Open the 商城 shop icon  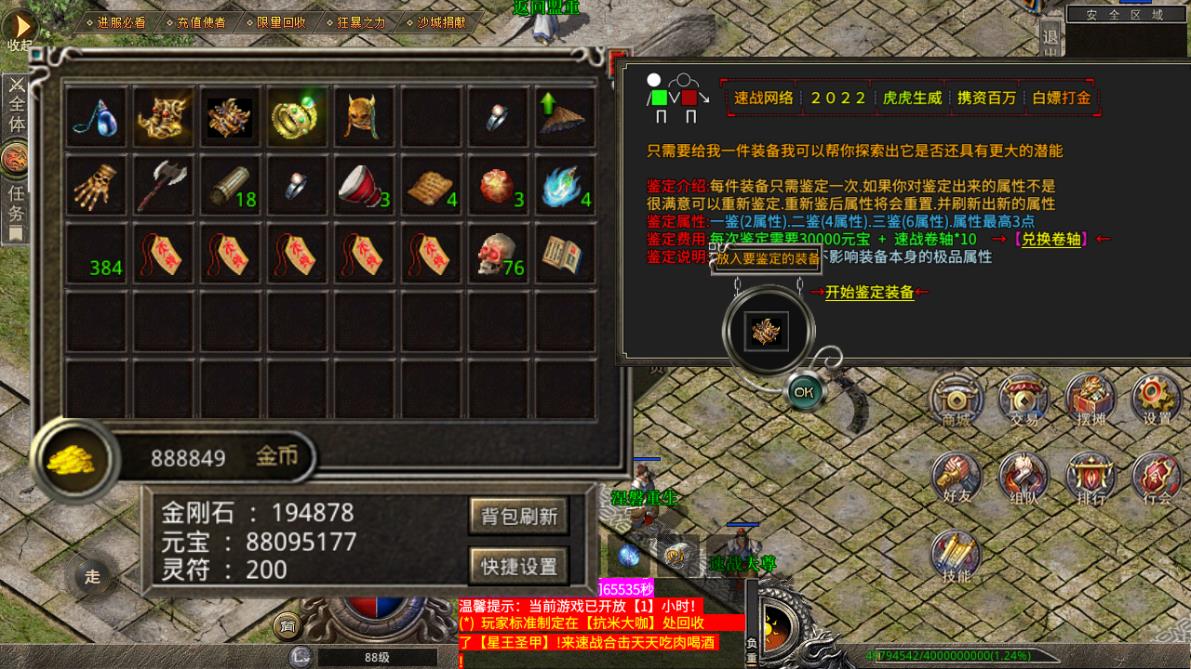(956, 400)
